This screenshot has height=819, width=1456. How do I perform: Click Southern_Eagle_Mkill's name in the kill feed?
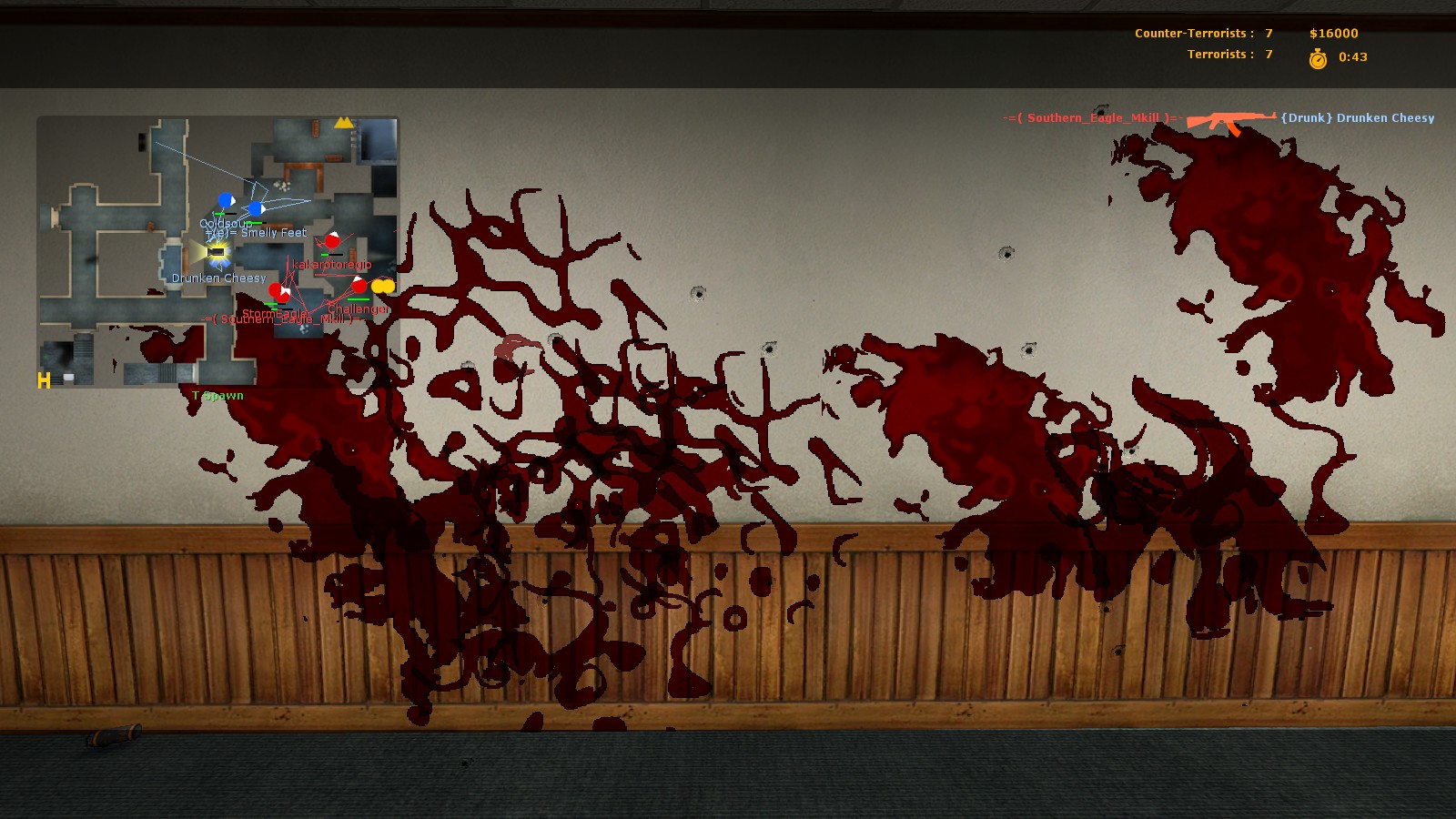click(x=1093, y=118)
